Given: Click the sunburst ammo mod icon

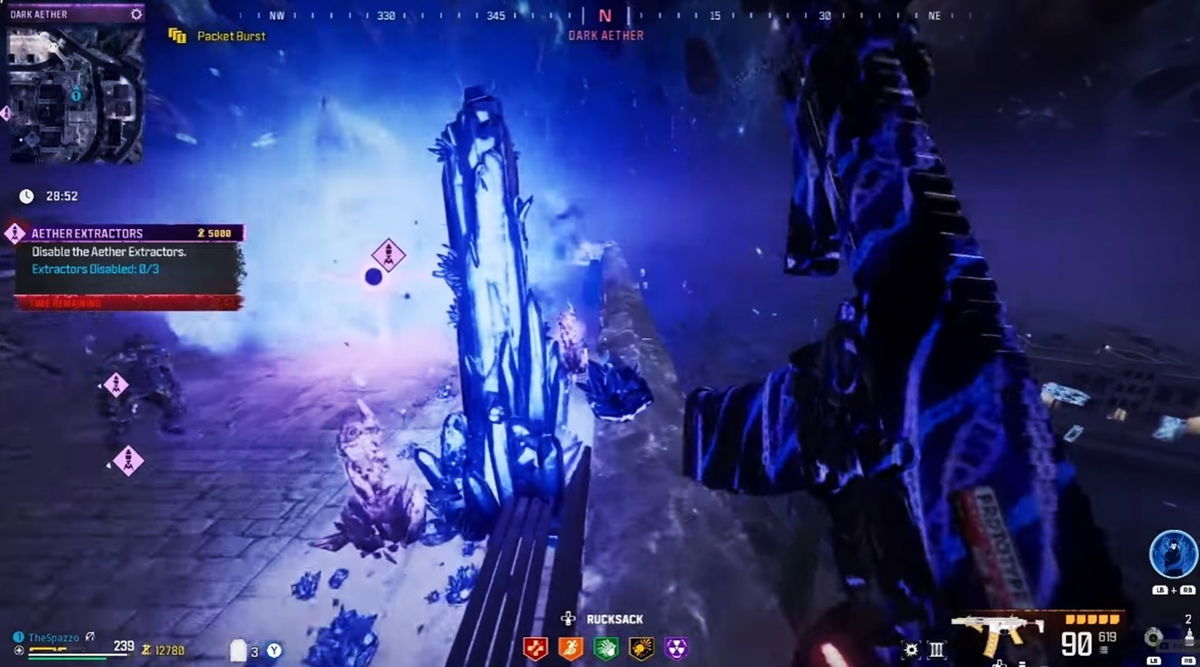Looking at the screenshot, I should click(910, 650).
